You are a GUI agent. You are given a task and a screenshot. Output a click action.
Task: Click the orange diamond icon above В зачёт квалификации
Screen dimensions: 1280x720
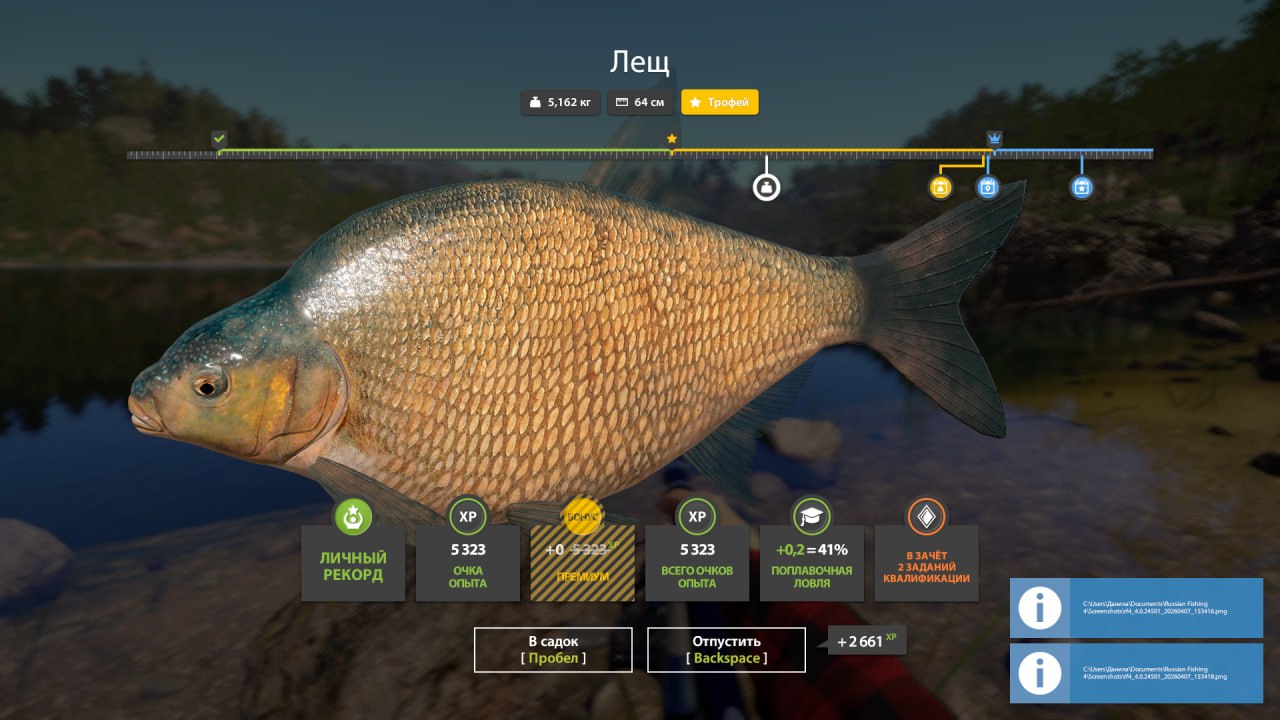pos(926,518)
